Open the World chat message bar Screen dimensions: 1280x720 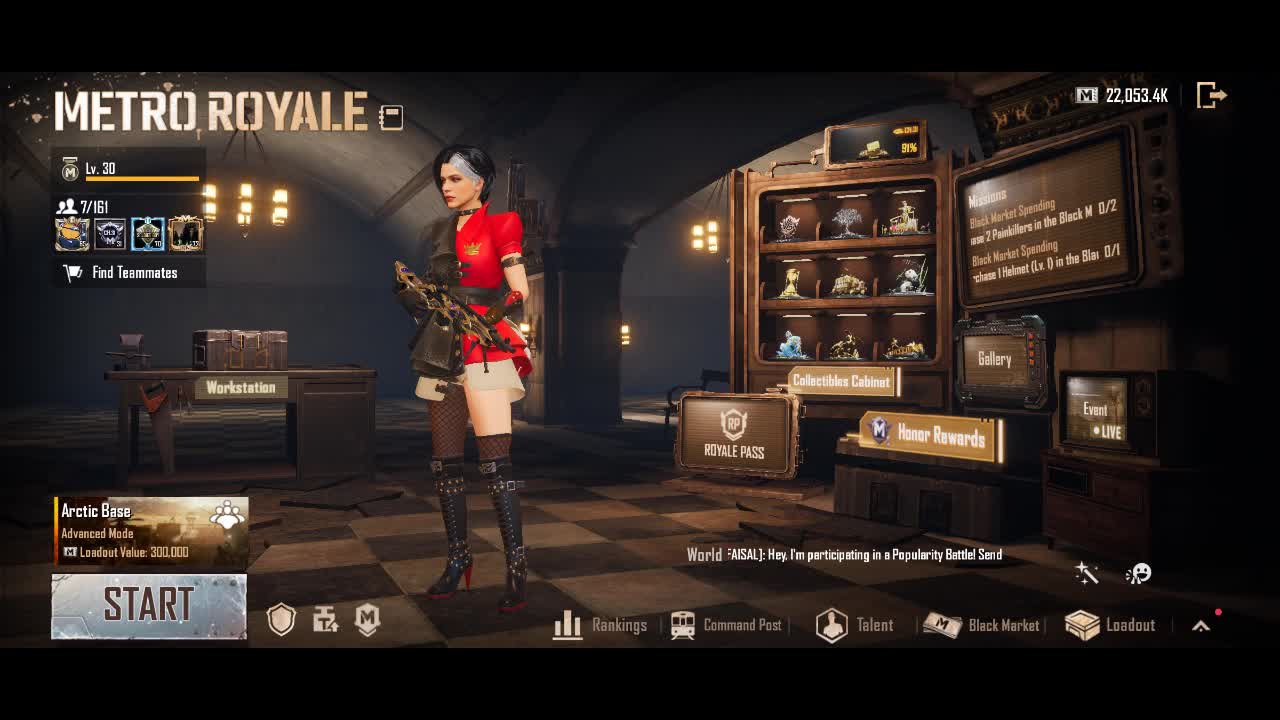[x=845, y=554]
